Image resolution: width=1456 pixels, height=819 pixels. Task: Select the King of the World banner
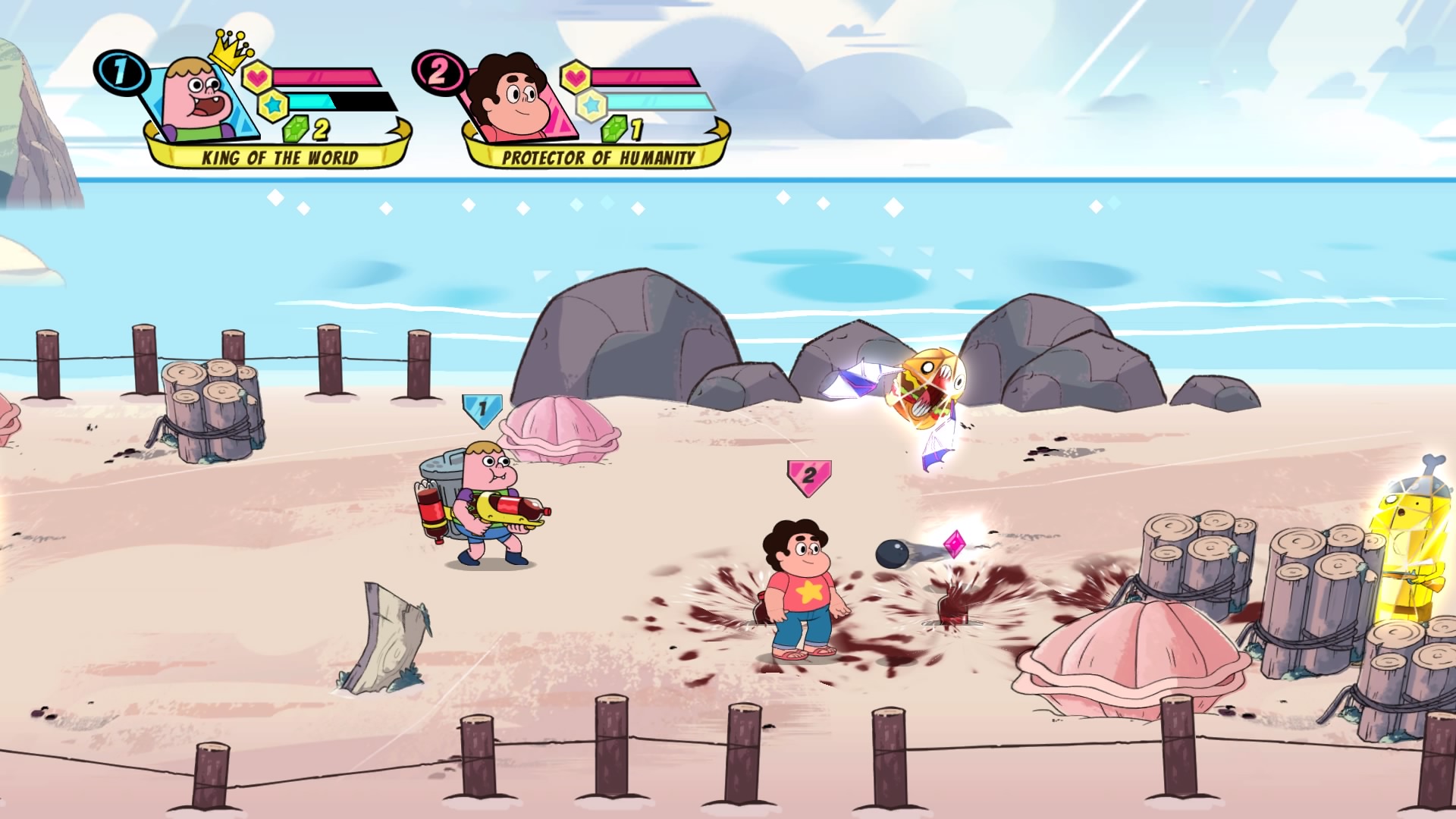(x=279, y=157)
